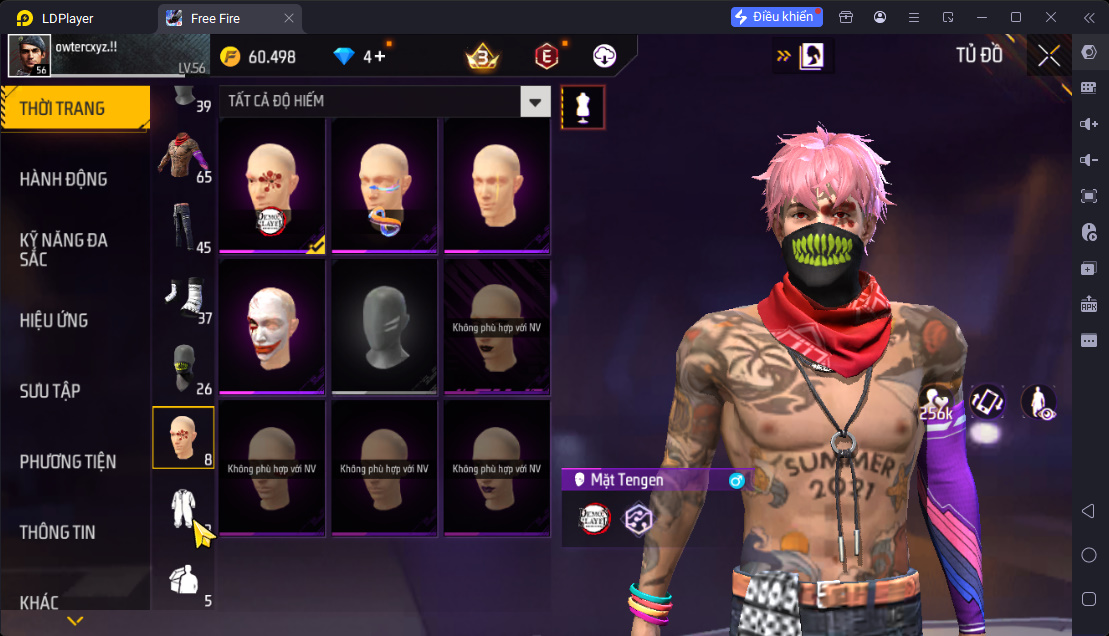Image resolution: width=1109 pixels, height=636 pixels.
Task: Choose the pants category icon
Action: [181, 226]
